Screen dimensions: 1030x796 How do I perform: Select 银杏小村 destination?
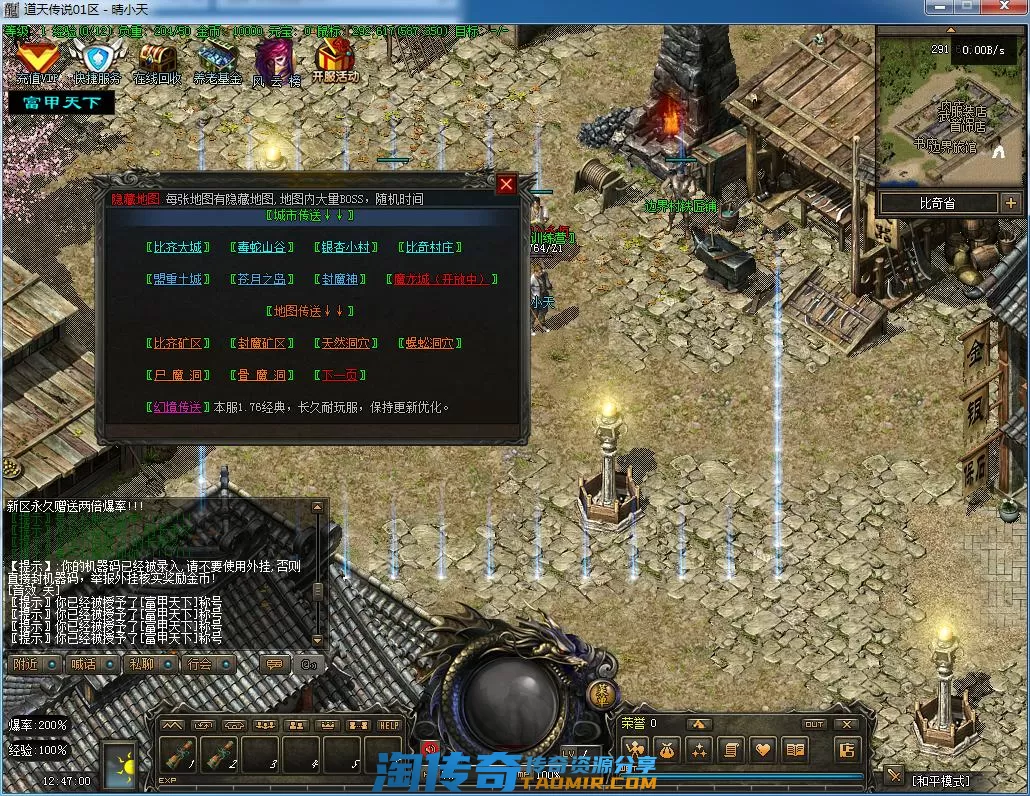pos(345,247)
